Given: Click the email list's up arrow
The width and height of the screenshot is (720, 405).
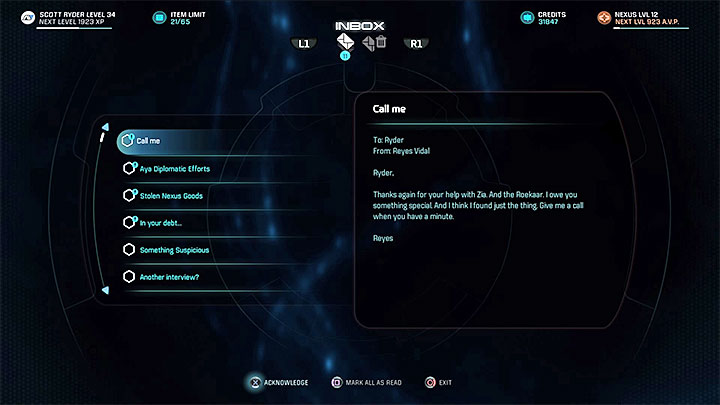Looking at the screenshot, I should pos(105,126).
